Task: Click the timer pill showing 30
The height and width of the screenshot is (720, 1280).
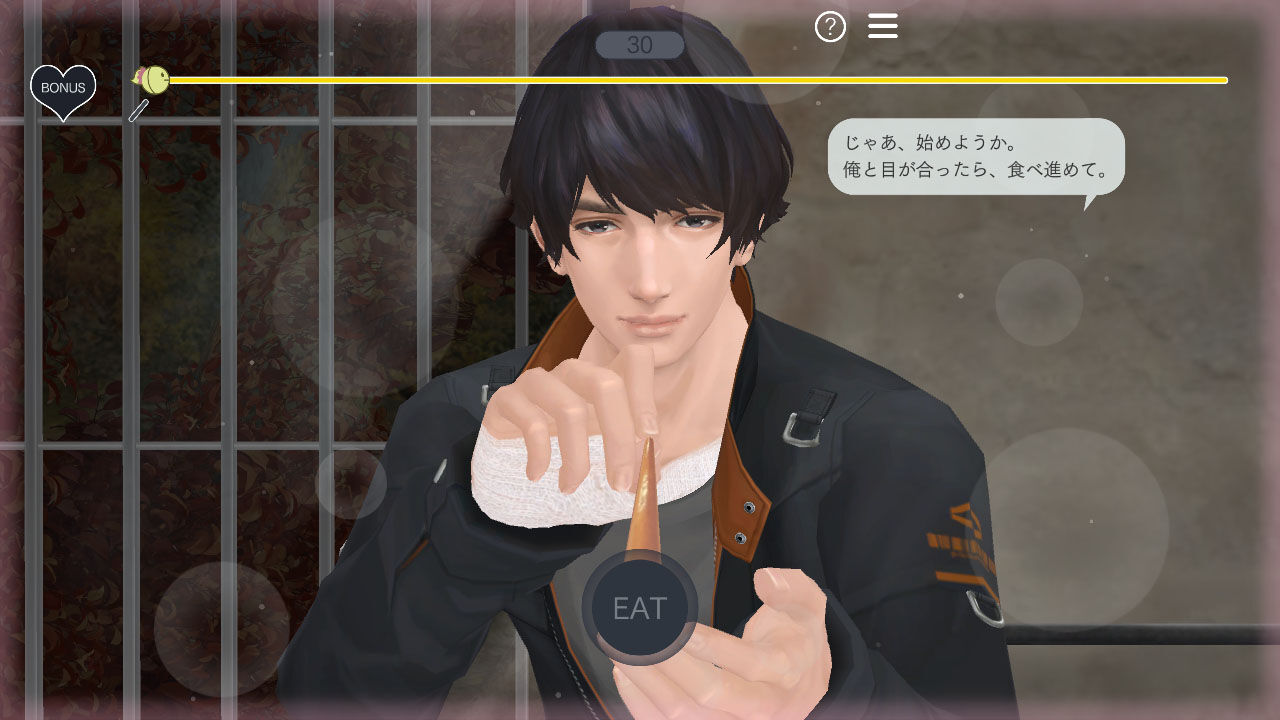Action: pyautogui.click(x=639, y=43)
